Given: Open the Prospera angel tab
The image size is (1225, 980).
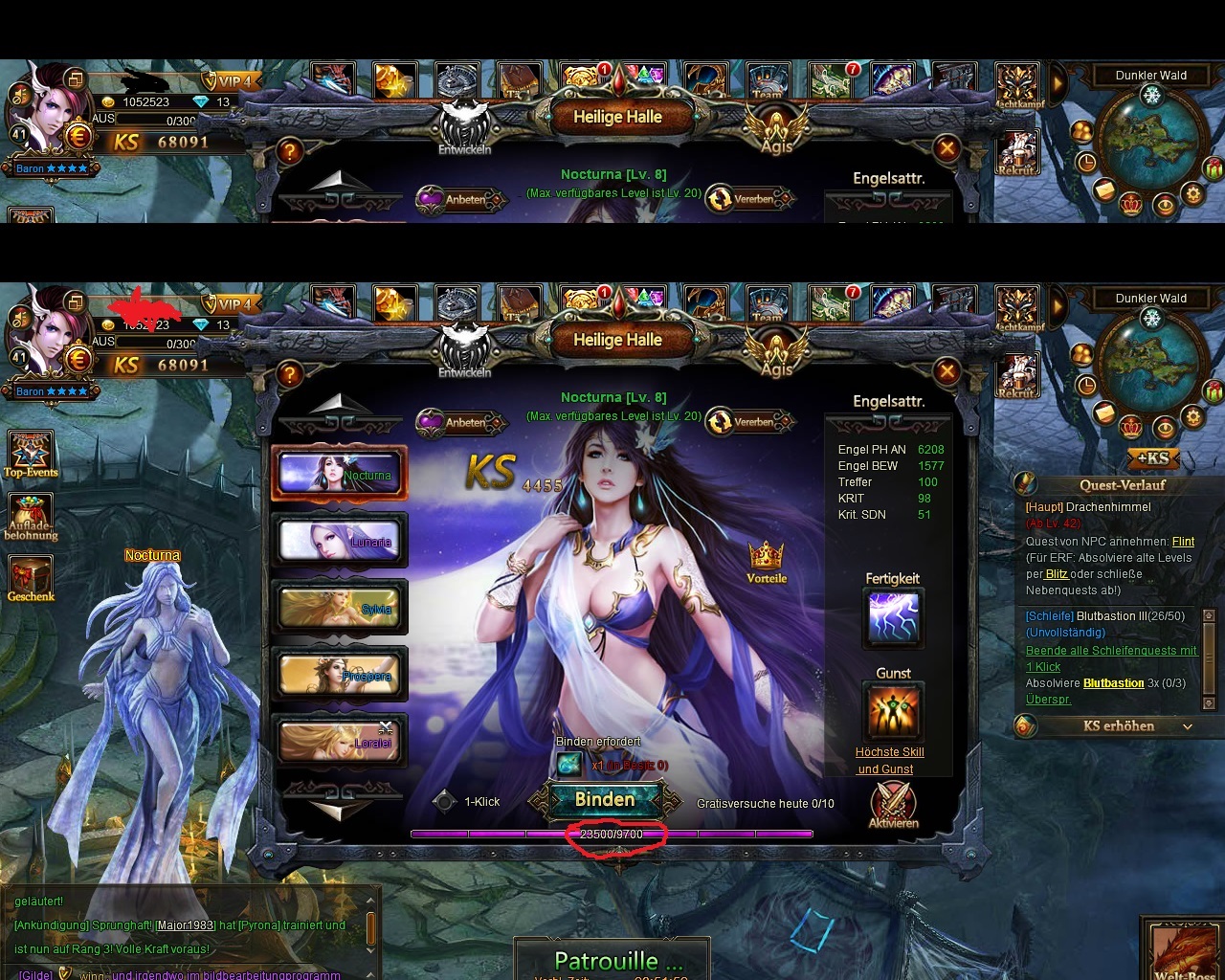Looking at the screenshot, I should coord(339,675).
